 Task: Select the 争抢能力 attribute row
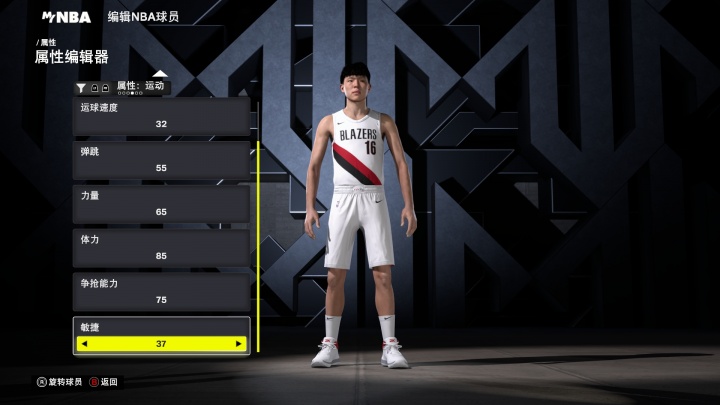[161, 292]
